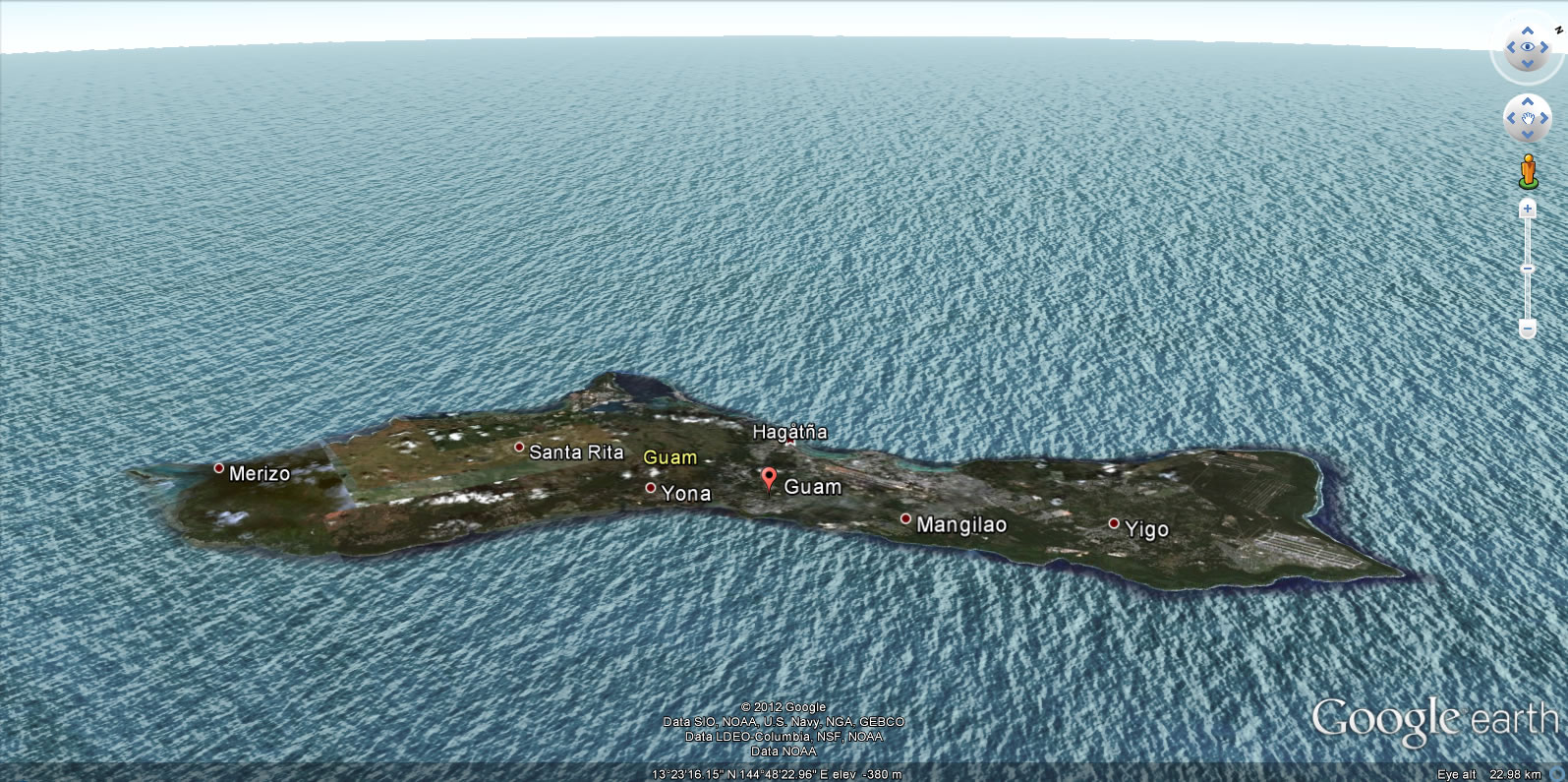Select the Yona place marker
The image size is (1568, 782).
point(650,488)
